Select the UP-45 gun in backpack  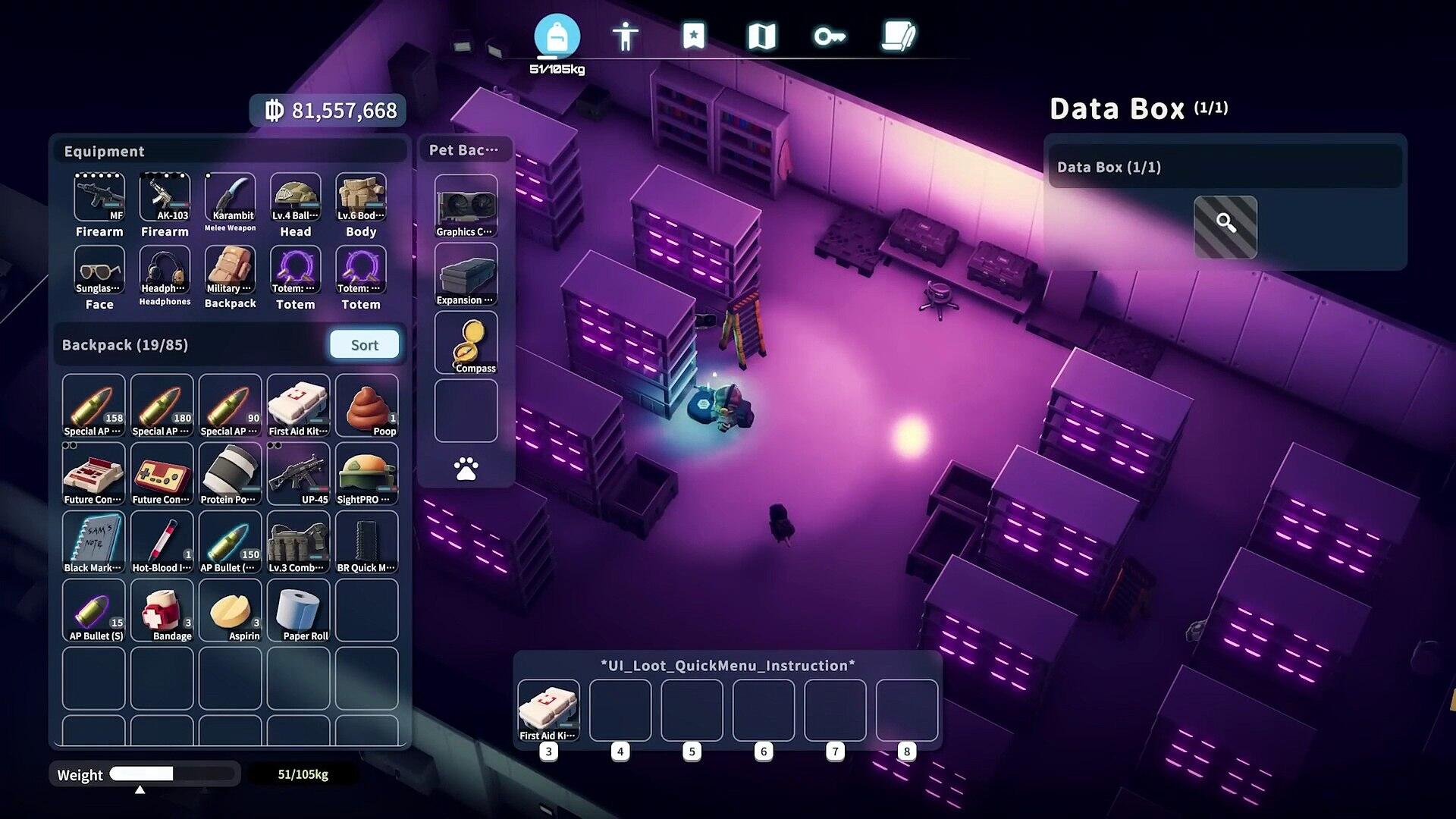298,474
